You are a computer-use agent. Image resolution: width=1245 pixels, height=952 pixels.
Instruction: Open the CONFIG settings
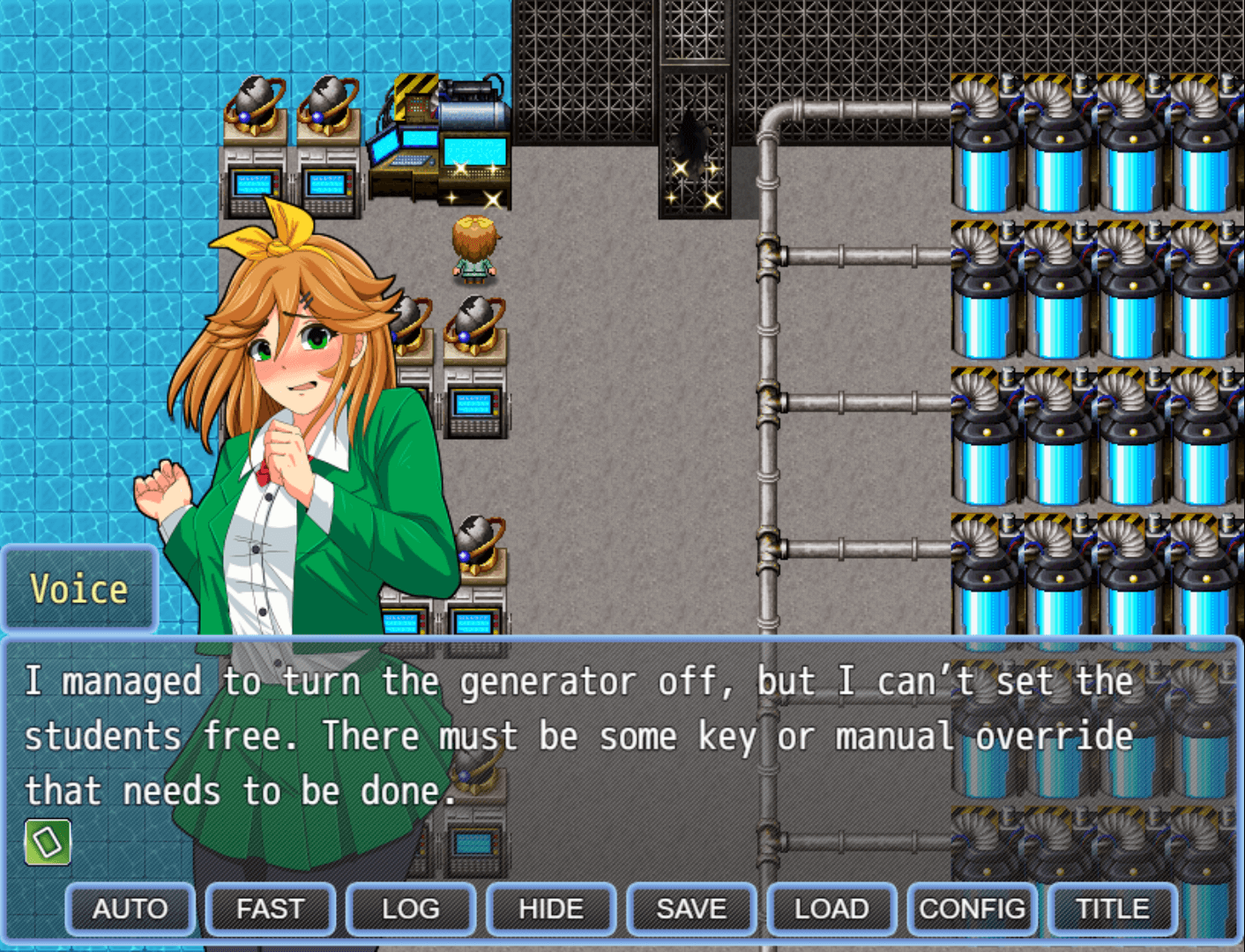click(972, 909)
